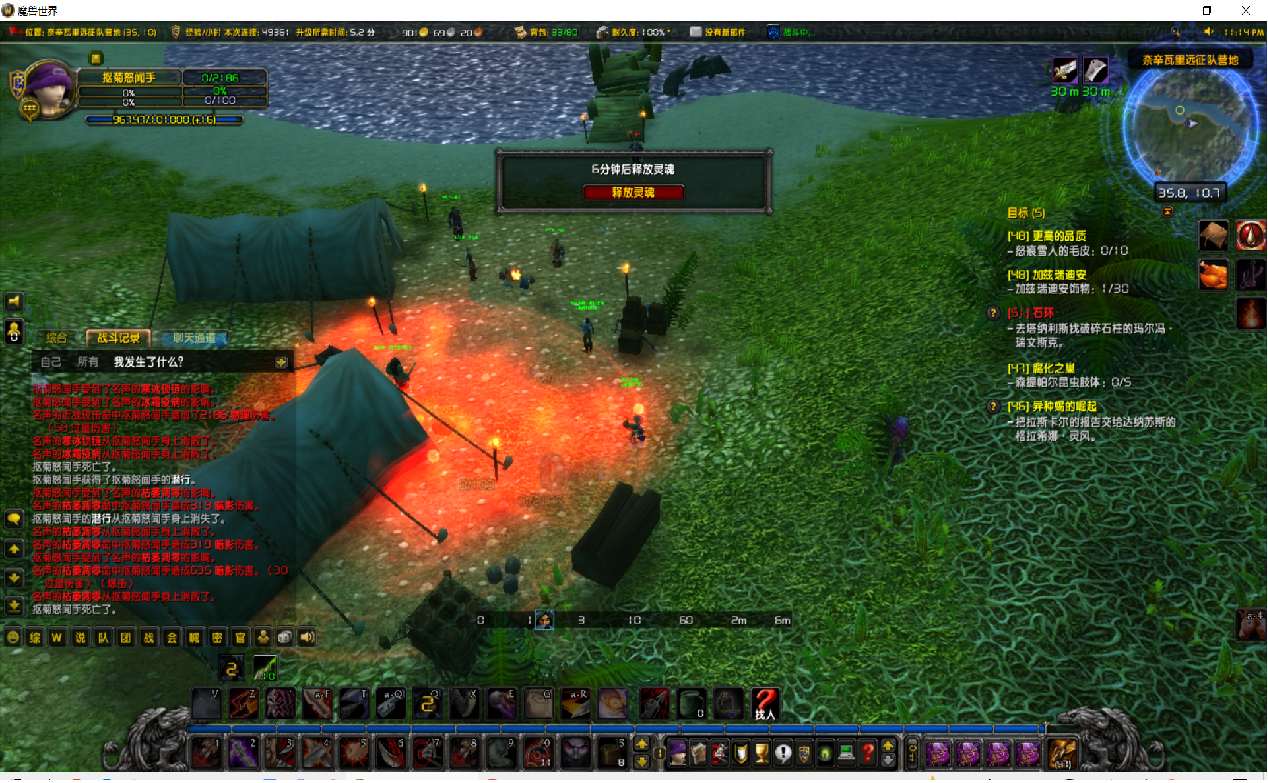Select the 自己 combat log filter

click(50, 361)
